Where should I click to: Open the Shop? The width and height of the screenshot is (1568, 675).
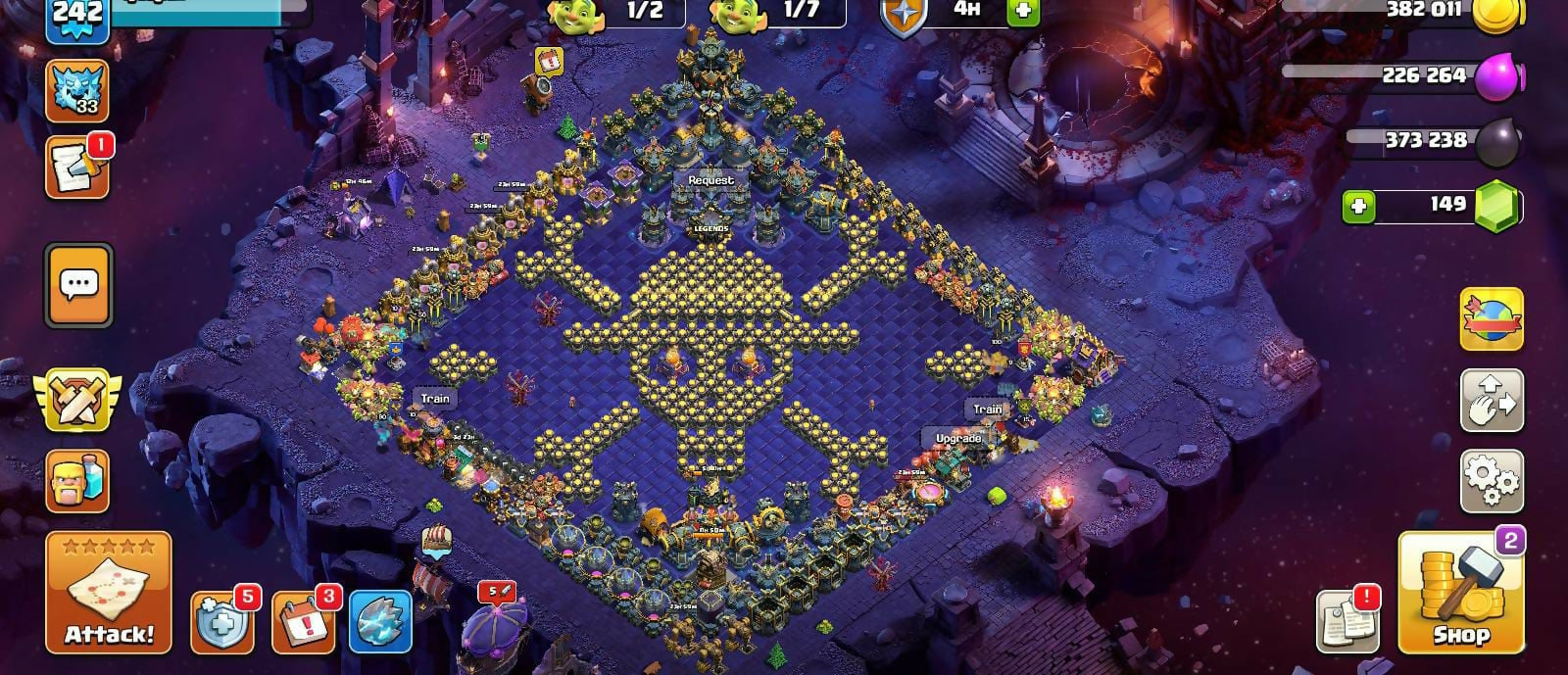coord(1460,595)
